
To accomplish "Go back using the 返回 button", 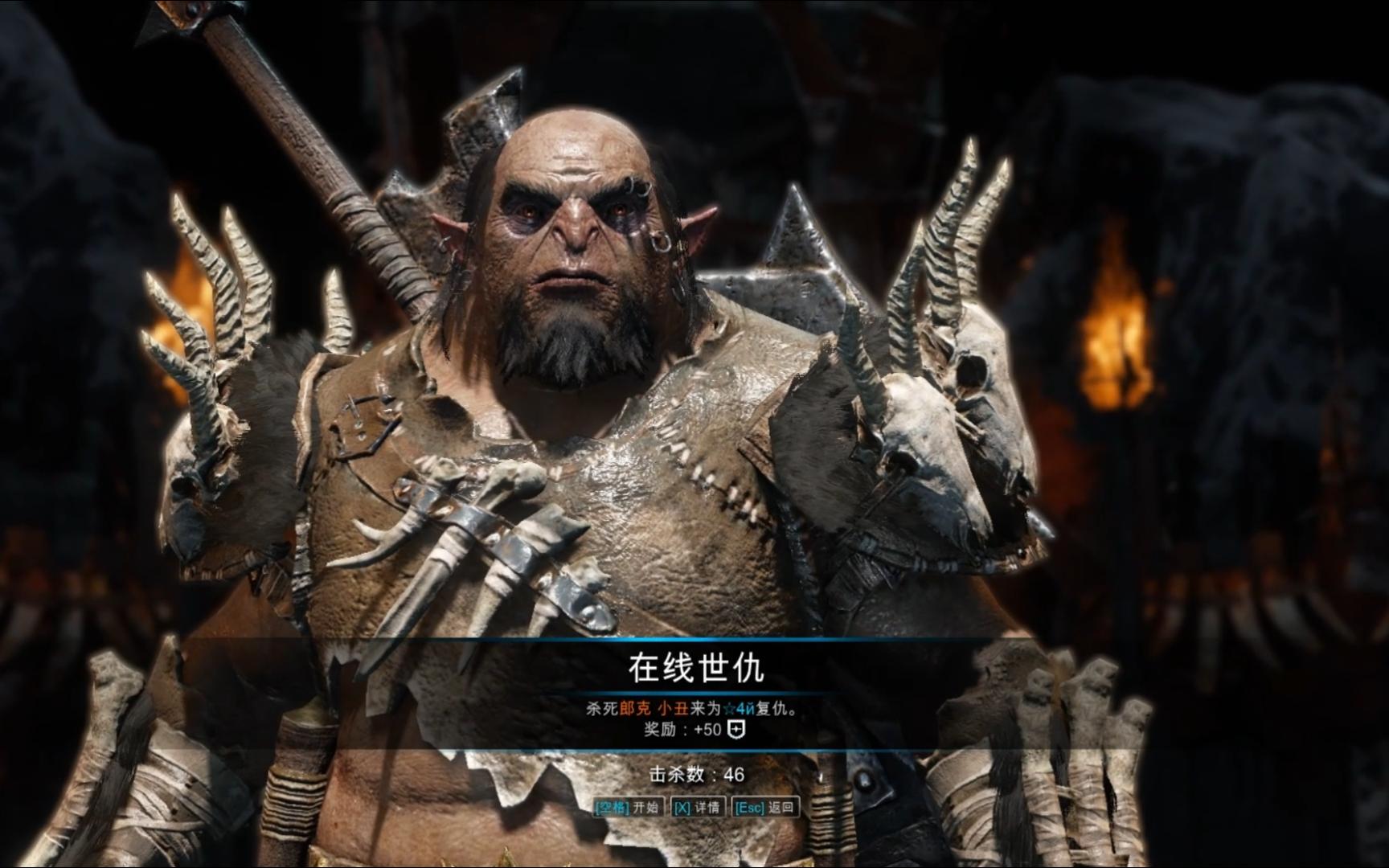I will (x=765, y=807).
